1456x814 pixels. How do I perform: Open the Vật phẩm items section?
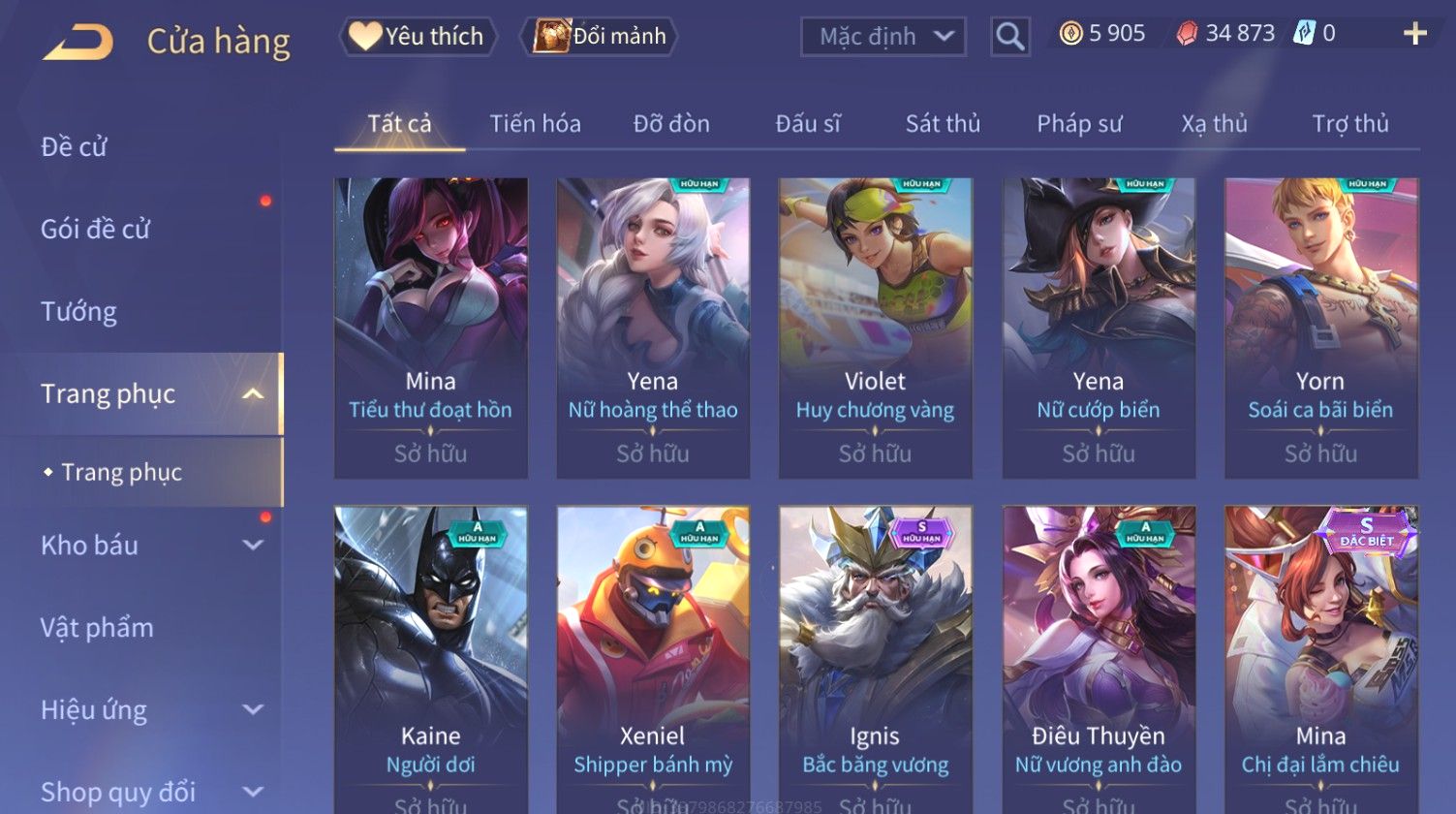coord(97,628)
